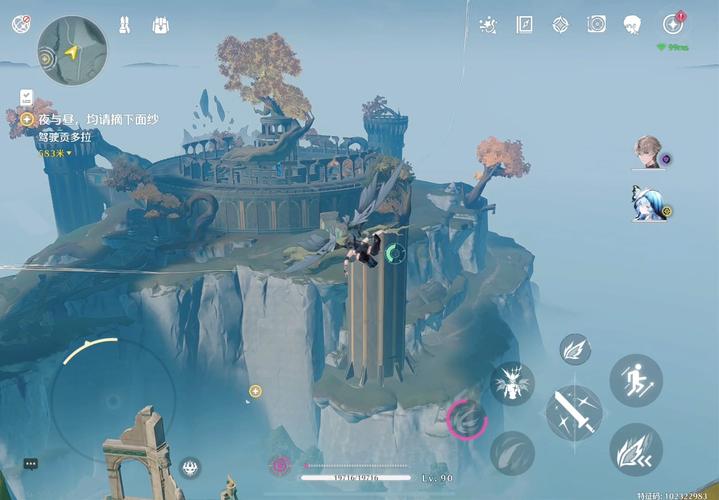The width and height of the screenshot is (719, 500).
Task: Open the chat bubble icon
Action: coord(31,464)
